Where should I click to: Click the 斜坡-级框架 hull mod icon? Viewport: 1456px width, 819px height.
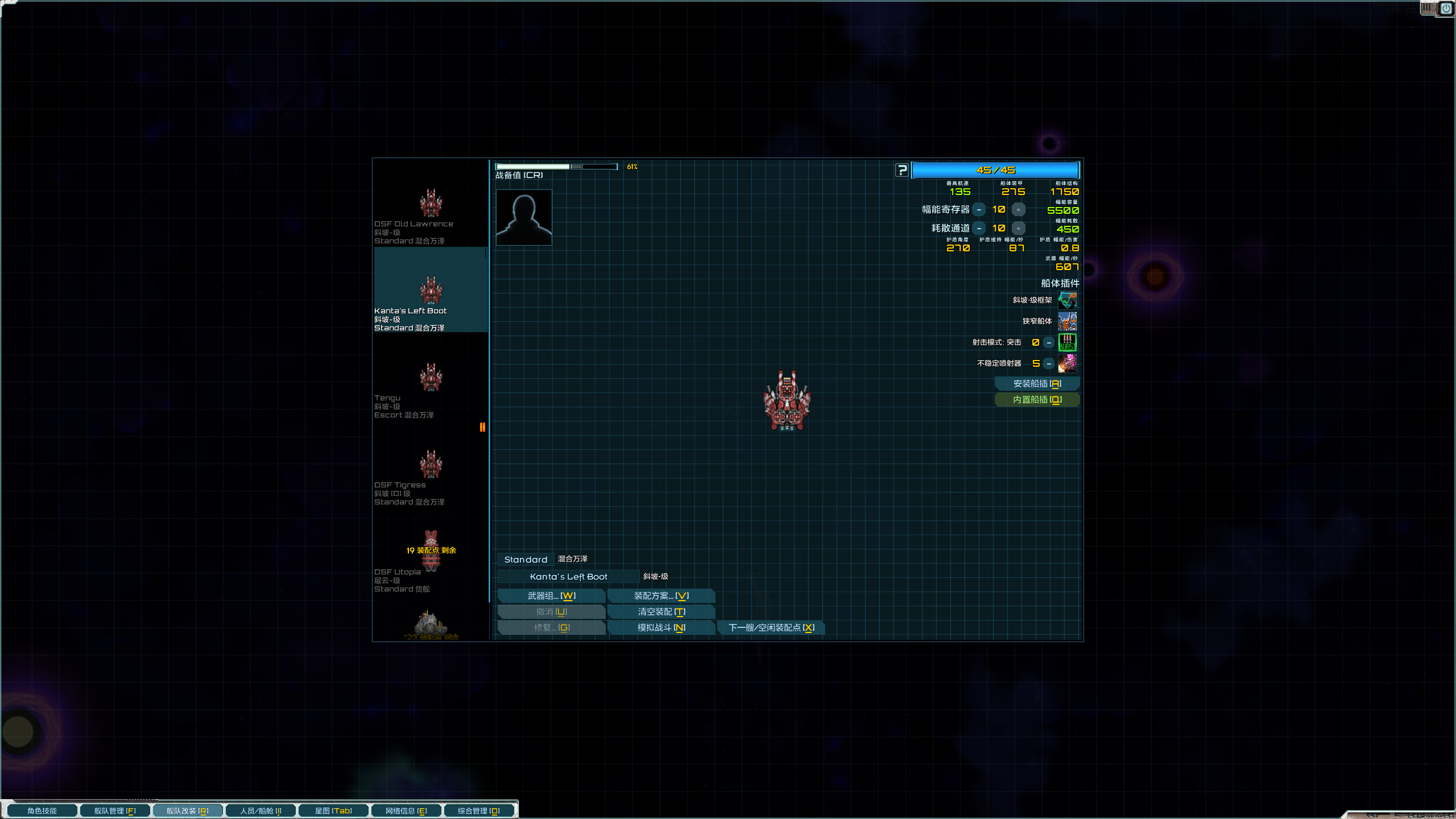[x=1068, y=300]
